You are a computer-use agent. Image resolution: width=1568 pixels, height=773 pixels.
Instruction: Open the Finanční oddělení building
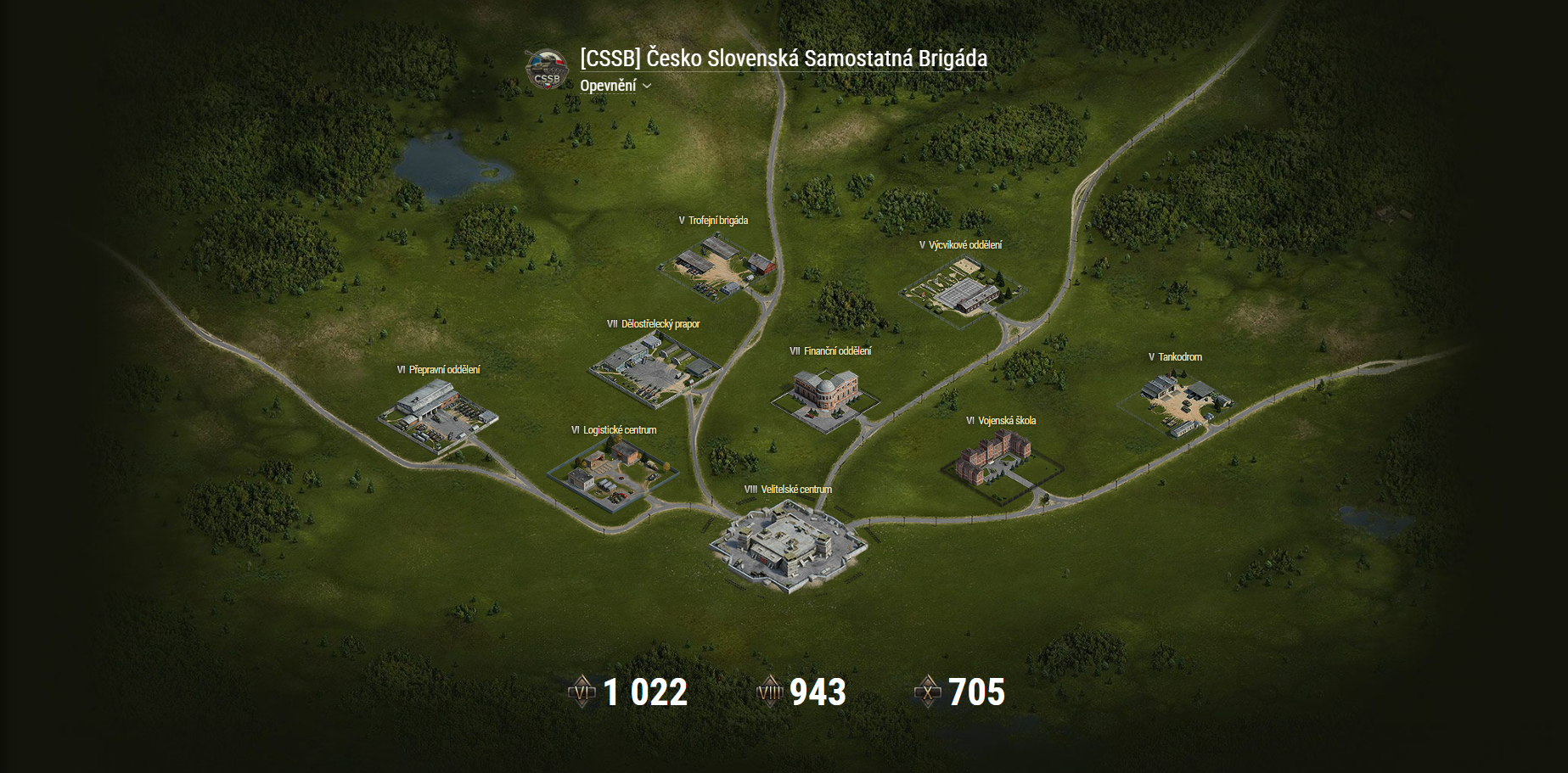tap(825, 393)
